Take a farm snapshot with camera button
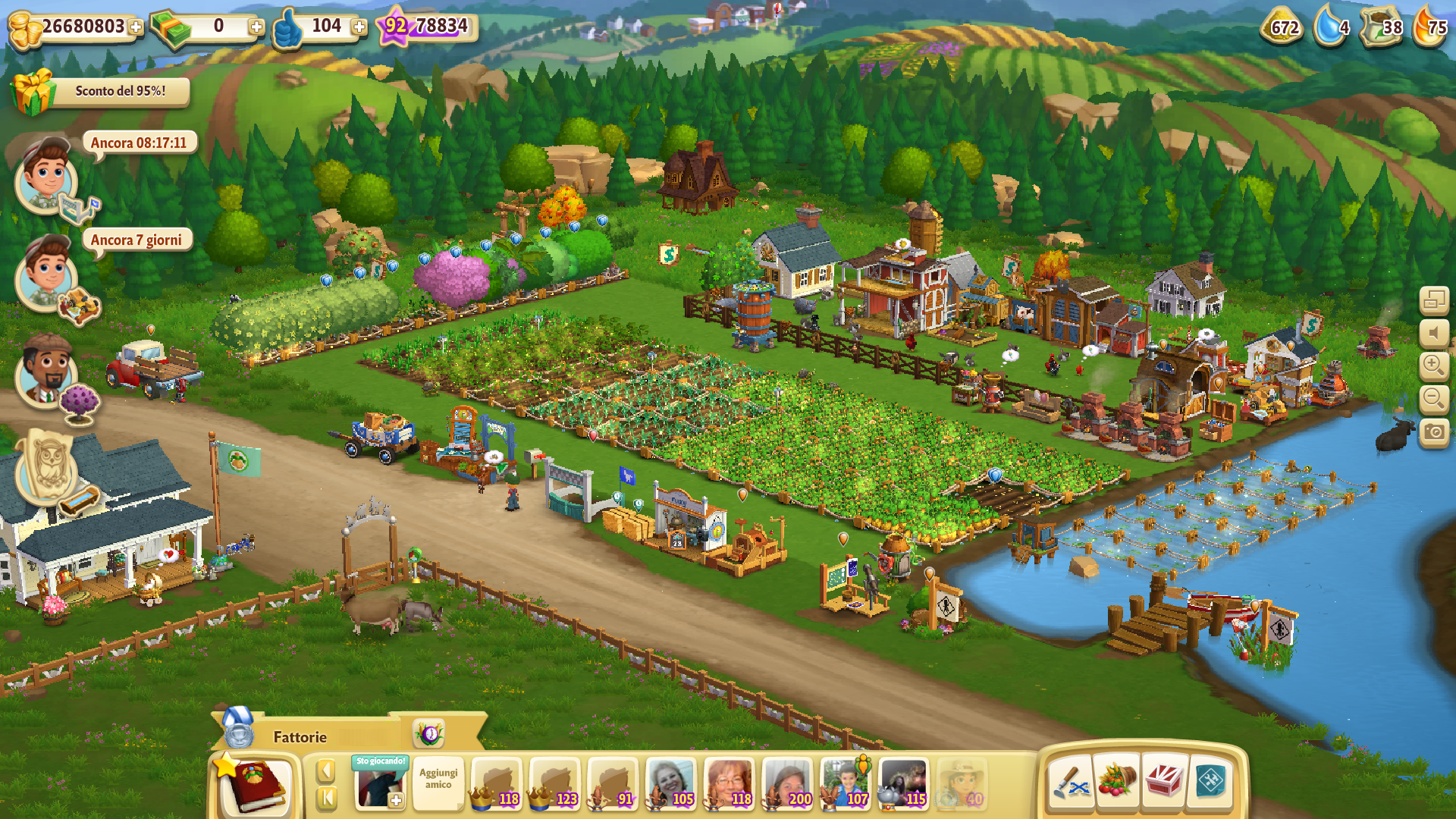 [1433, 432]
